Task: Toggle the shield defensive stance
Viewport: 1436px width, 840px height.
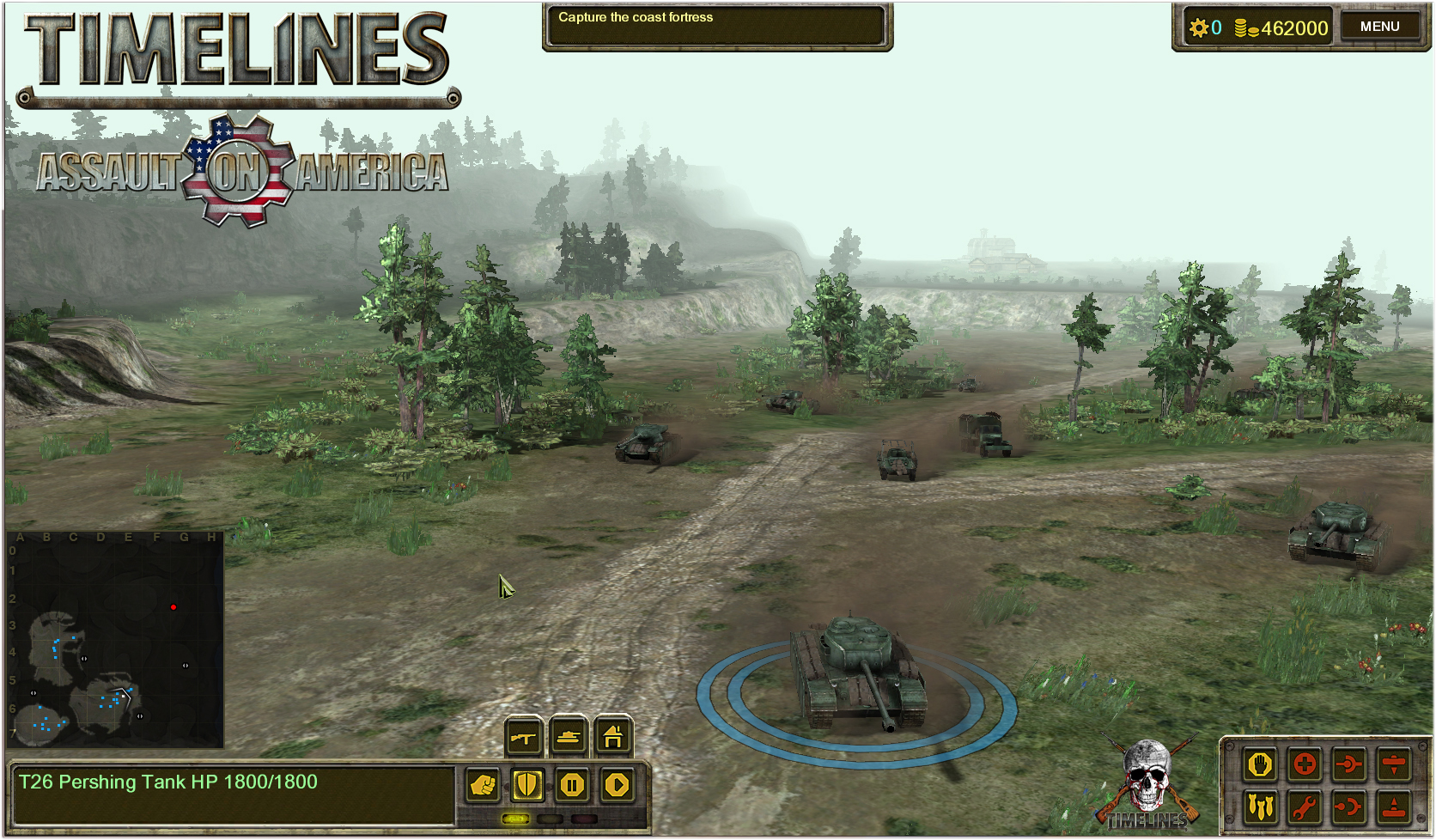Action: [x=527, y=785]
